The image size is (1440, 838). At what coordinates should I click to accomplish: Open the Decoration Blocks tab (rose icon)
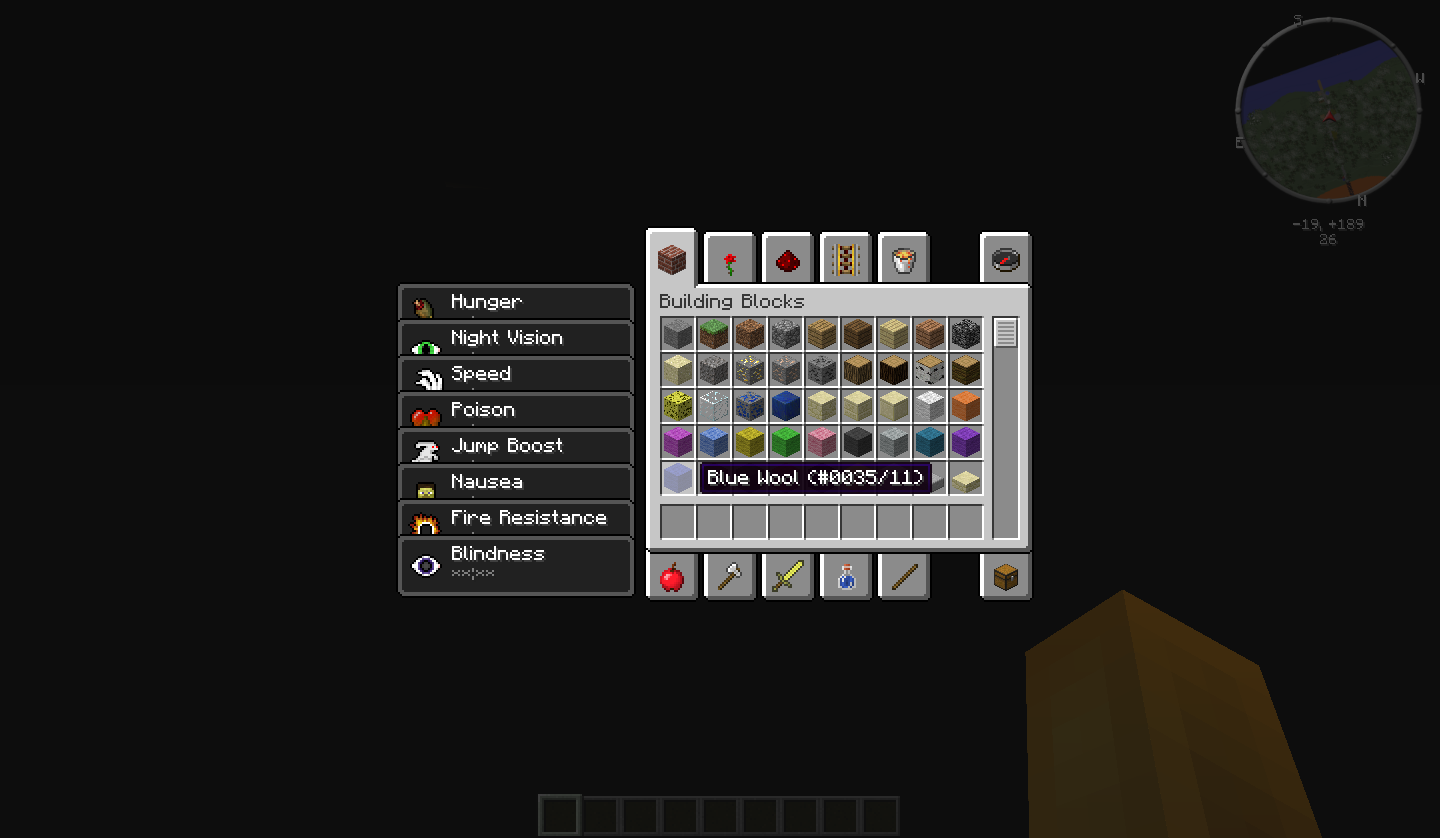pyautogui.click(x=729, y=258)
